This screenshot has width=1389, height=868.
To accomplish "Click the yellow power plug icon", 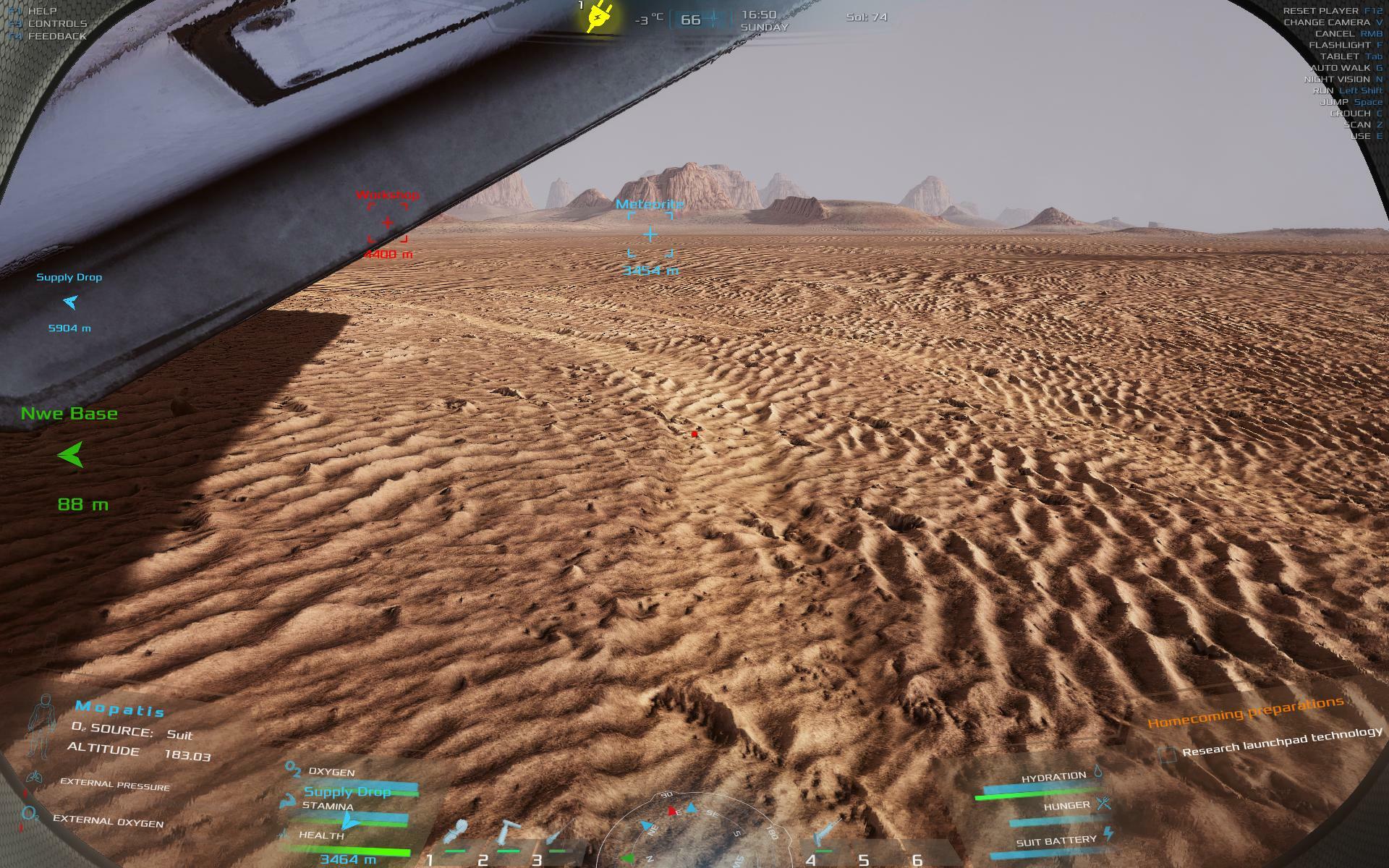I will pyautogui.click(x=598, y=17).
